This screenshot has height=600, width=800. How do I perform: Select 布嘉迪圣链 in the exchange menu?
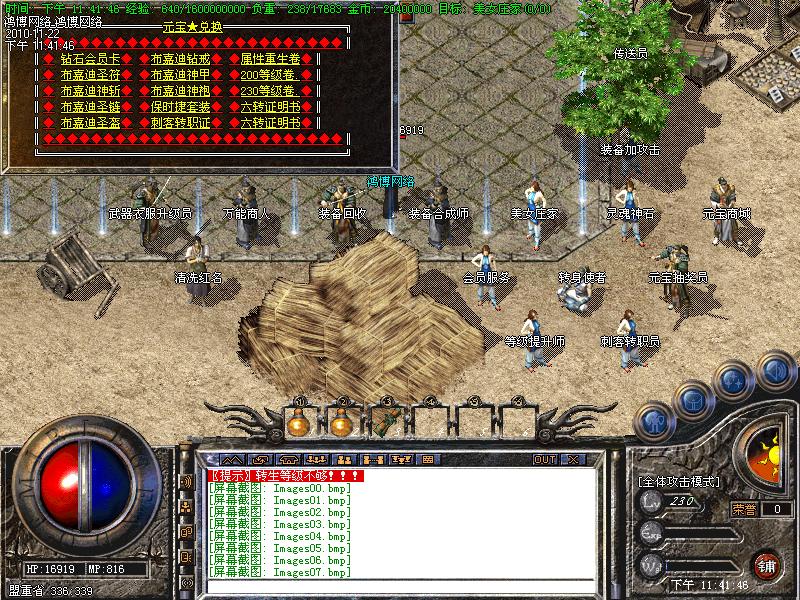tap(90, 107)
